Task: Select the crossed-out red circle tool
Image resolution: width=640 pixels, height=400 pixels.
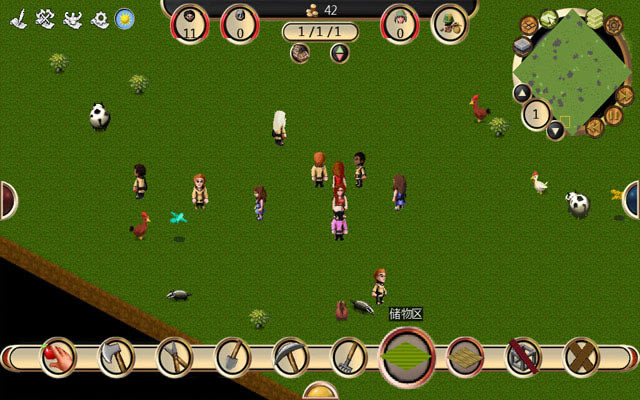Action: tap(523, 356)
